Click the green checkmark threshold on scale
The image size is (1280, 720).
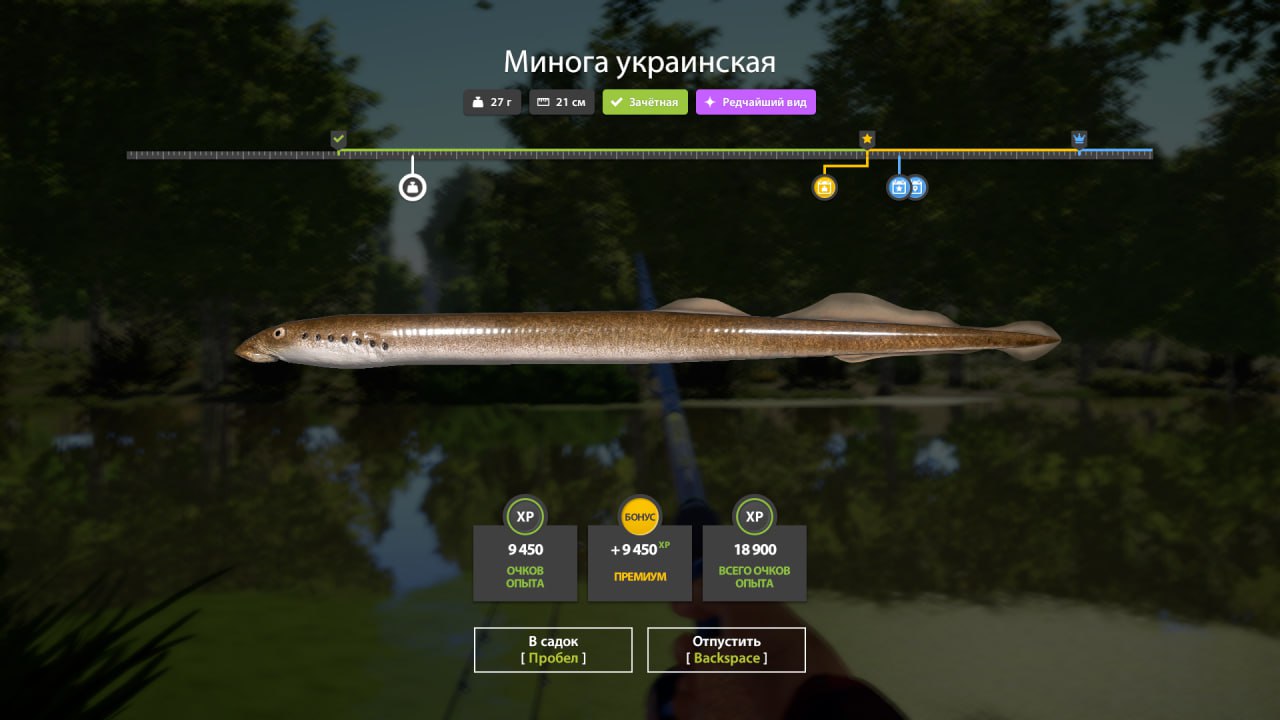338,139
